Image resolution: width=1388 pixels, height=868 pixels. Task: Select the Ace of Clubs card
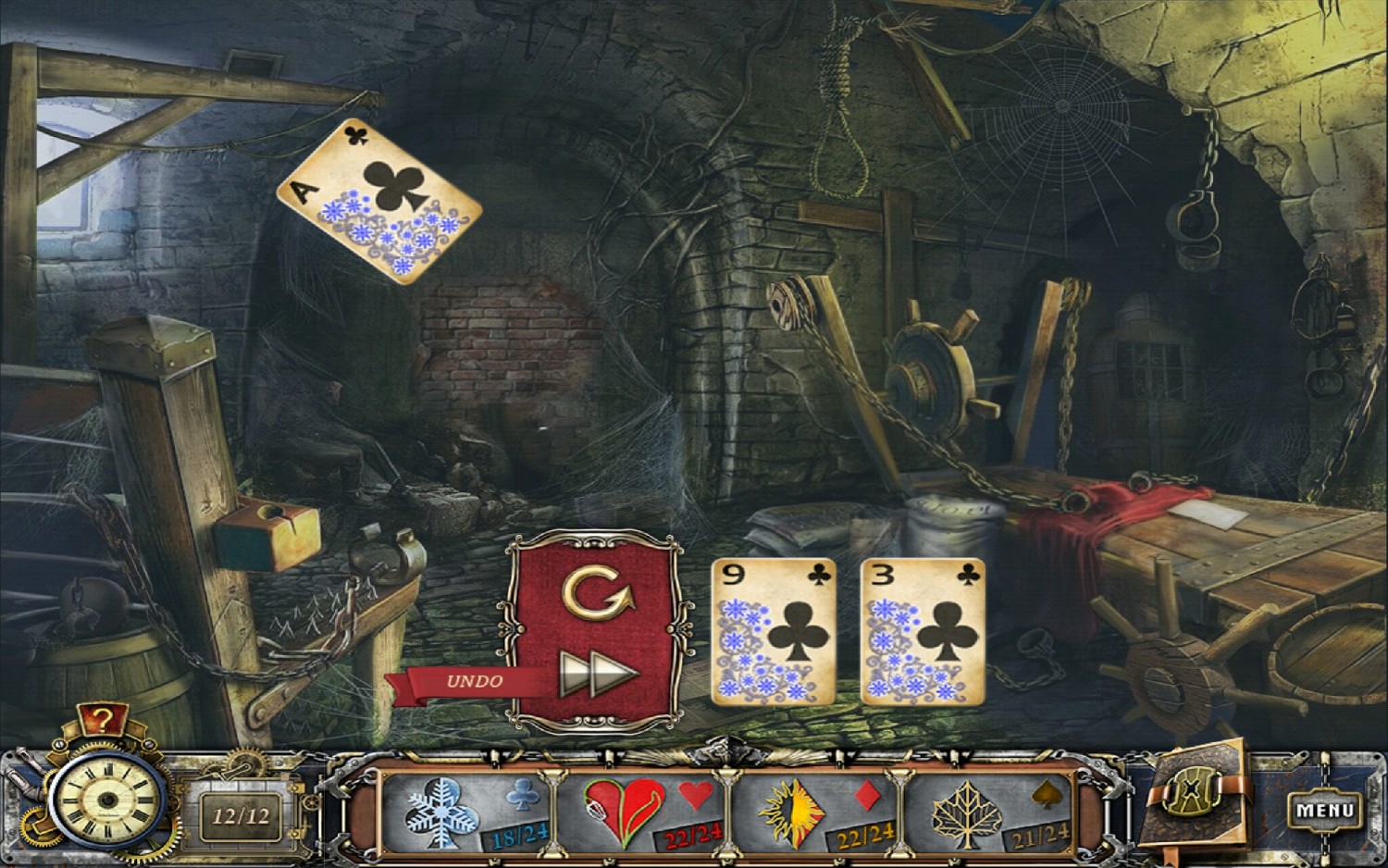coord(375,204)
